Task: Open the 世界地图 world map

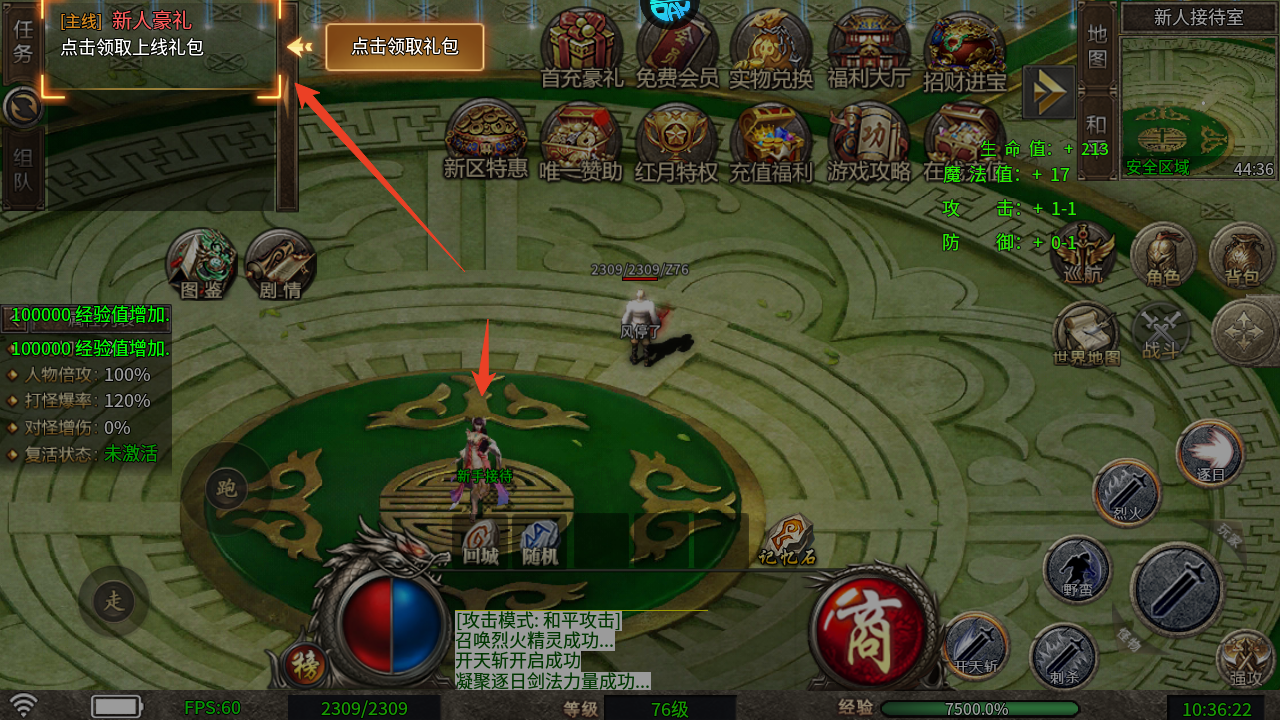Action: point(1086,333)
